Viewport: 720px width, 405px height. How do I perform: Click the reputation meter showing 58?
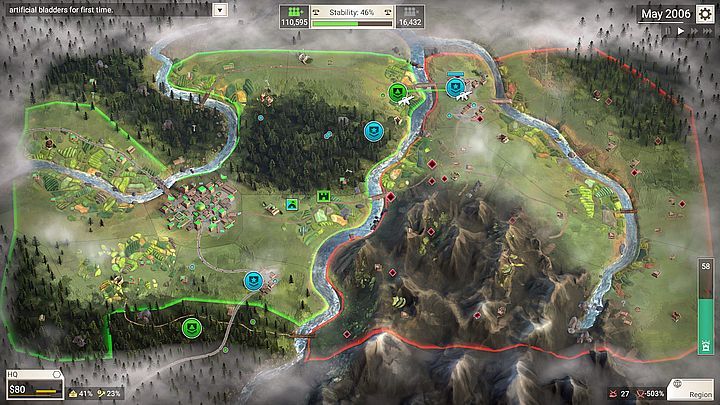tap(706, 307)
